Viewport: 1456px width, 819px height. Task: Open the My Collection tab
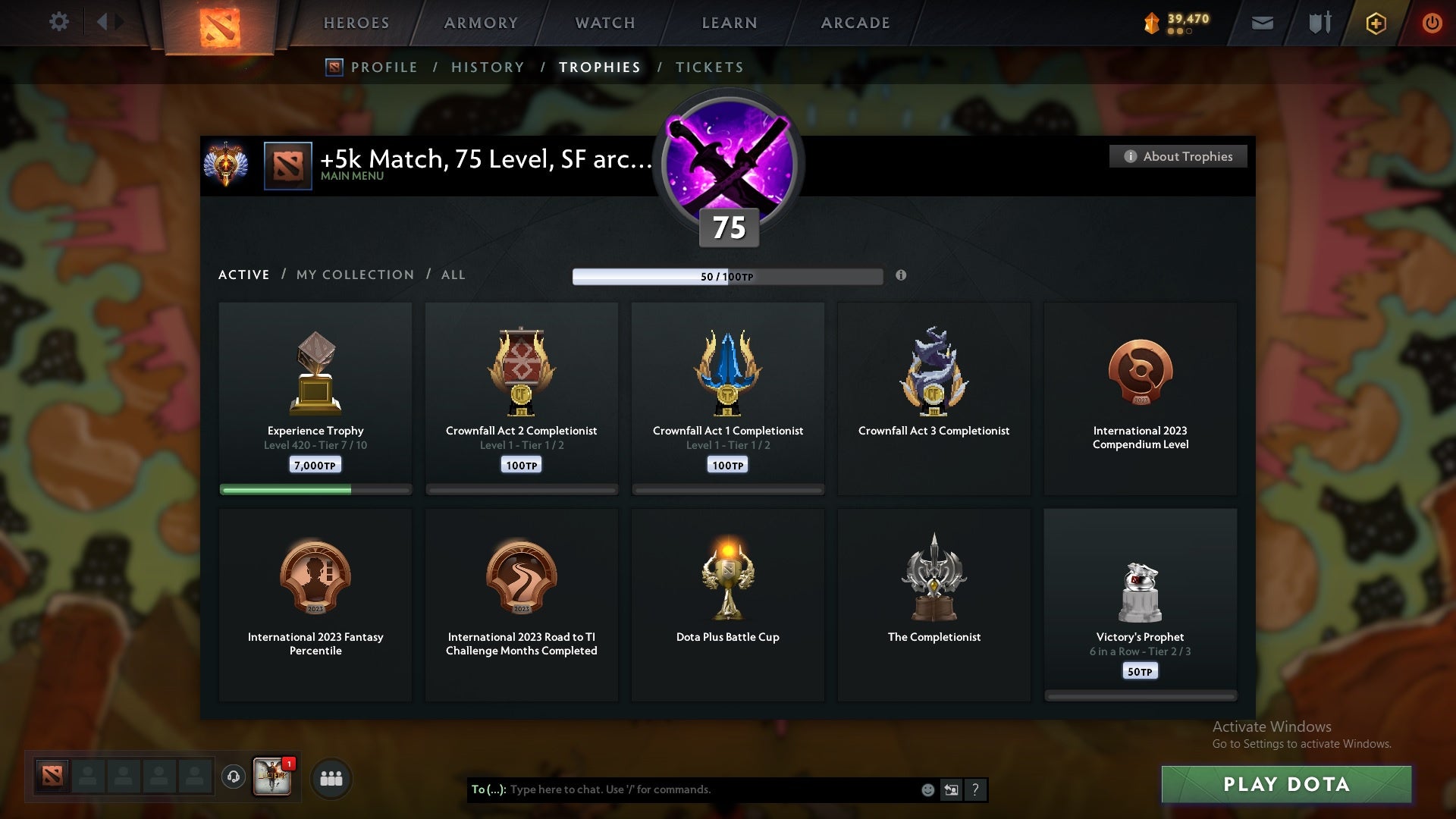click(354, 275)
